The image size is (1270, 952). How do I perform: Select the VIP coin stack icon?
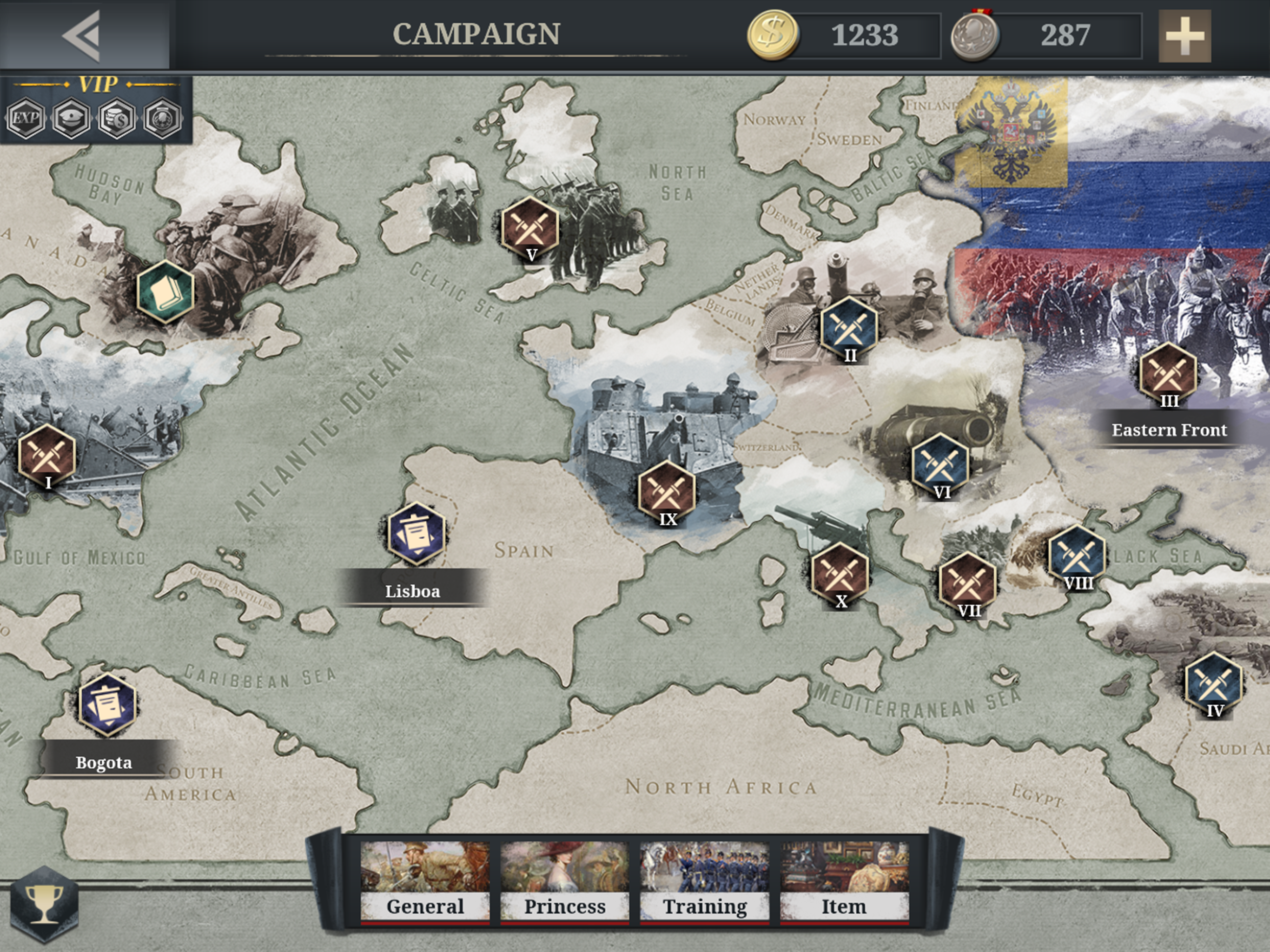tap(117, 118)
